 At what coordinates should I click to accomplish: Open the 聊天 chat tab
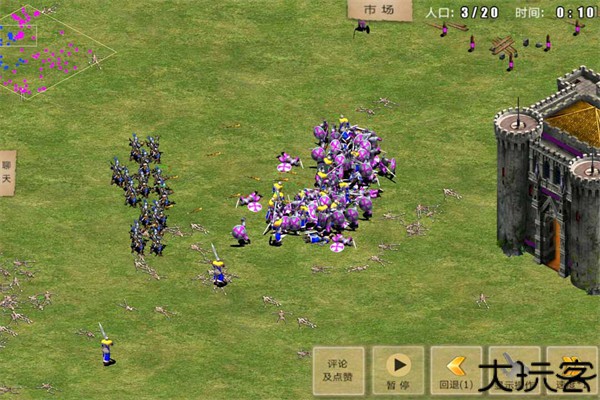(7, 173)
